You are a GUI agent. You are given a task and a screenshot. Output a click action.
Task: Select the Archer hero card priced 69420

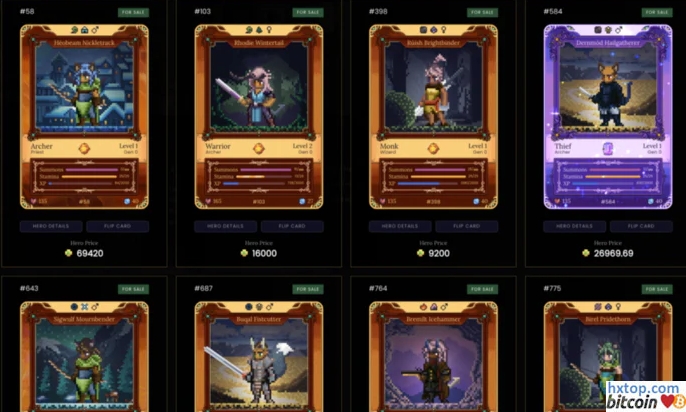[x=84, y=117]
